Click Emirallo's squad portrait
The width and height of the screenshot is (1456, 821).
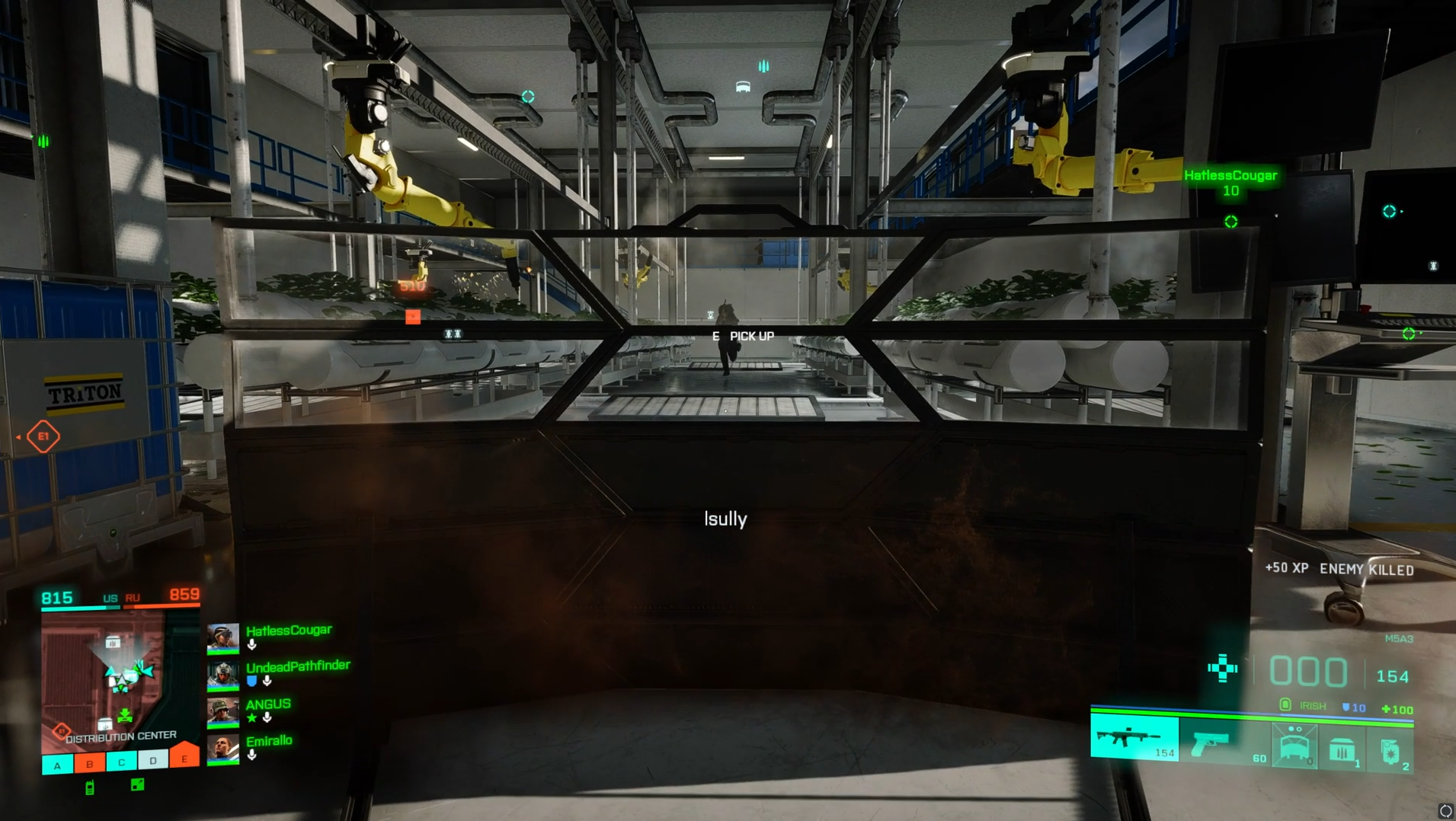tap(223, 749)
